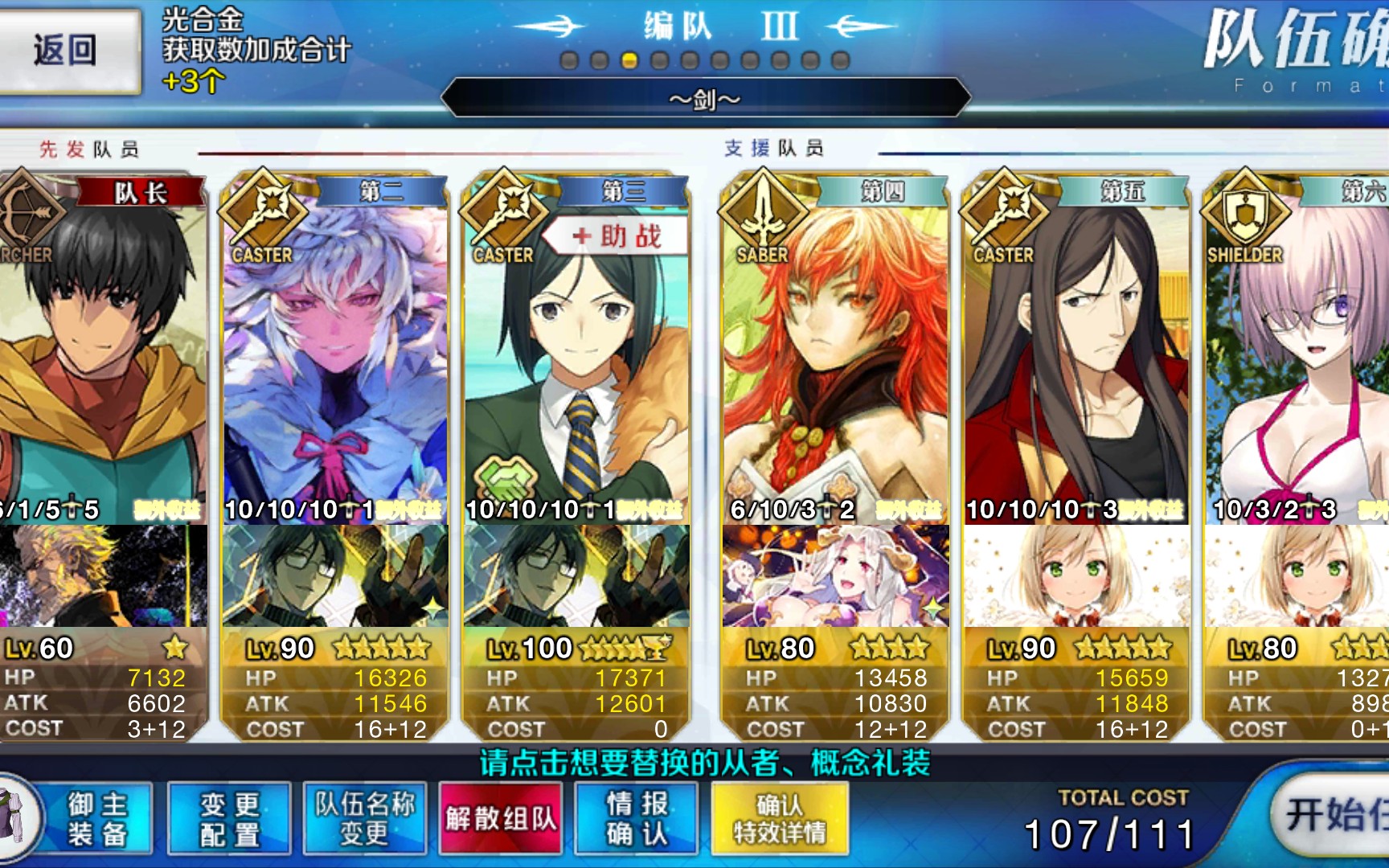Show 确认特效详情 effect details
Viewport: 1389px width, 868px height.
pyautogui.click(x=779, y=818)
